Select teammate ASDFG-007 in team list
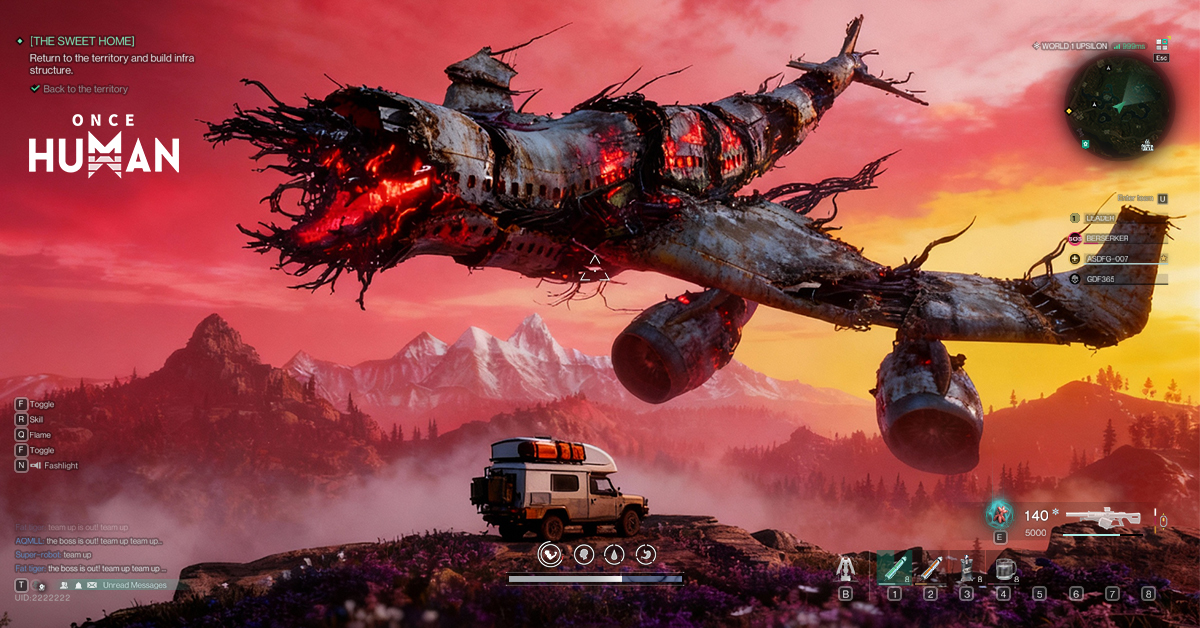 click(x=1113, y=258)
